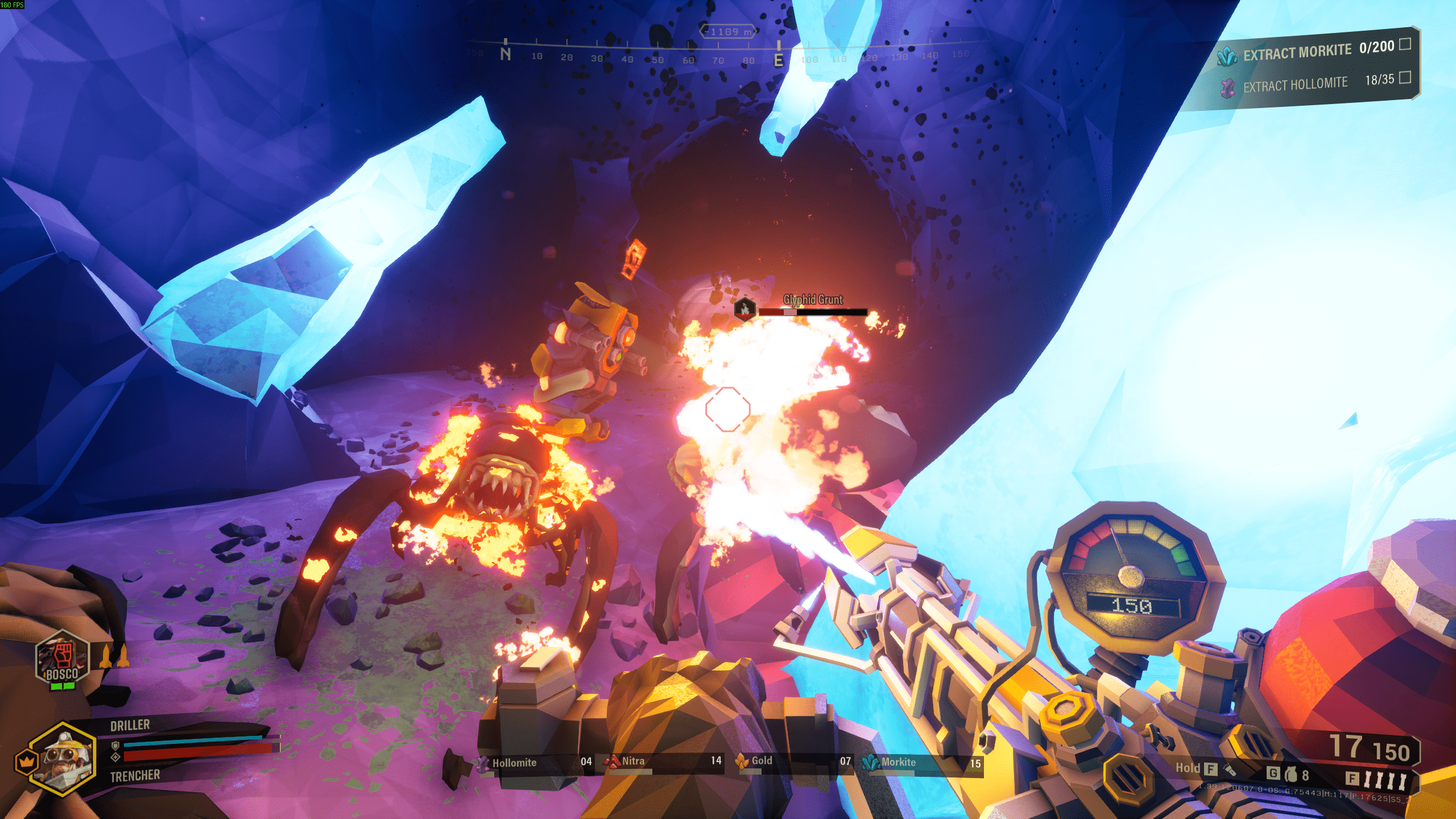Click the compass heading bar
1456x819 pixels.
click(728, 52)
